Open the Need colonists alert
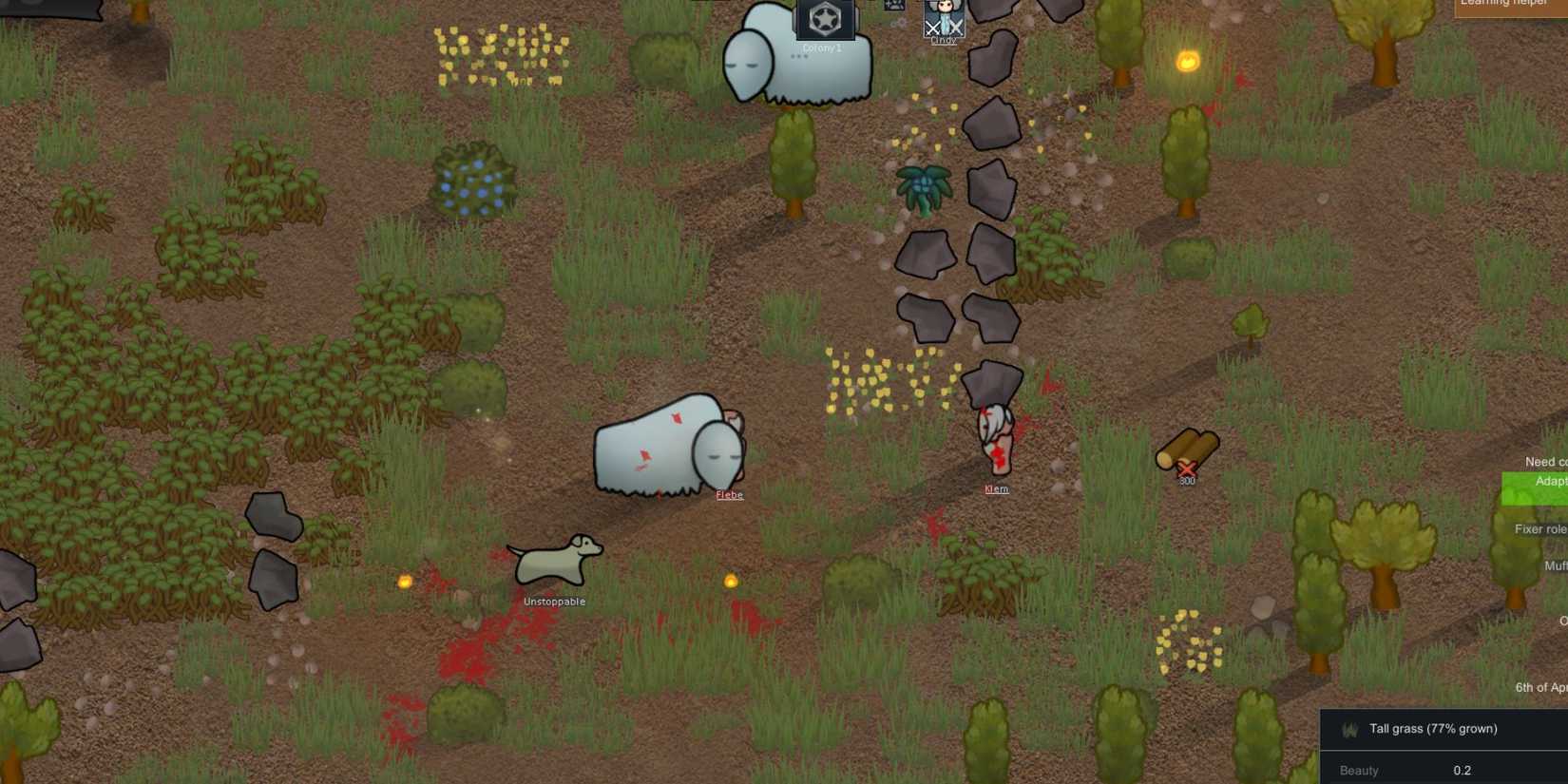The image size is (1568, 784). (1542, 461)
